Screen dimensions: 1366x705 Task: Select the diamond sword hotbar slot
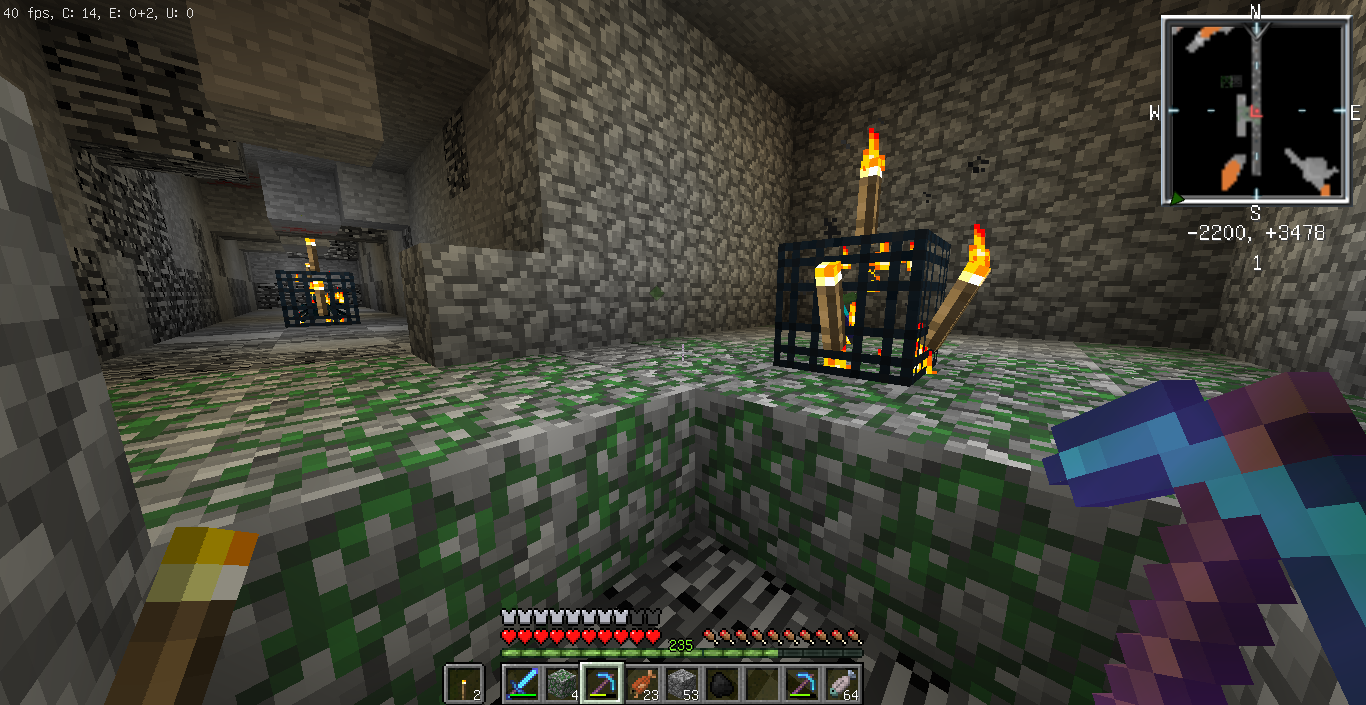coord(522,684)
